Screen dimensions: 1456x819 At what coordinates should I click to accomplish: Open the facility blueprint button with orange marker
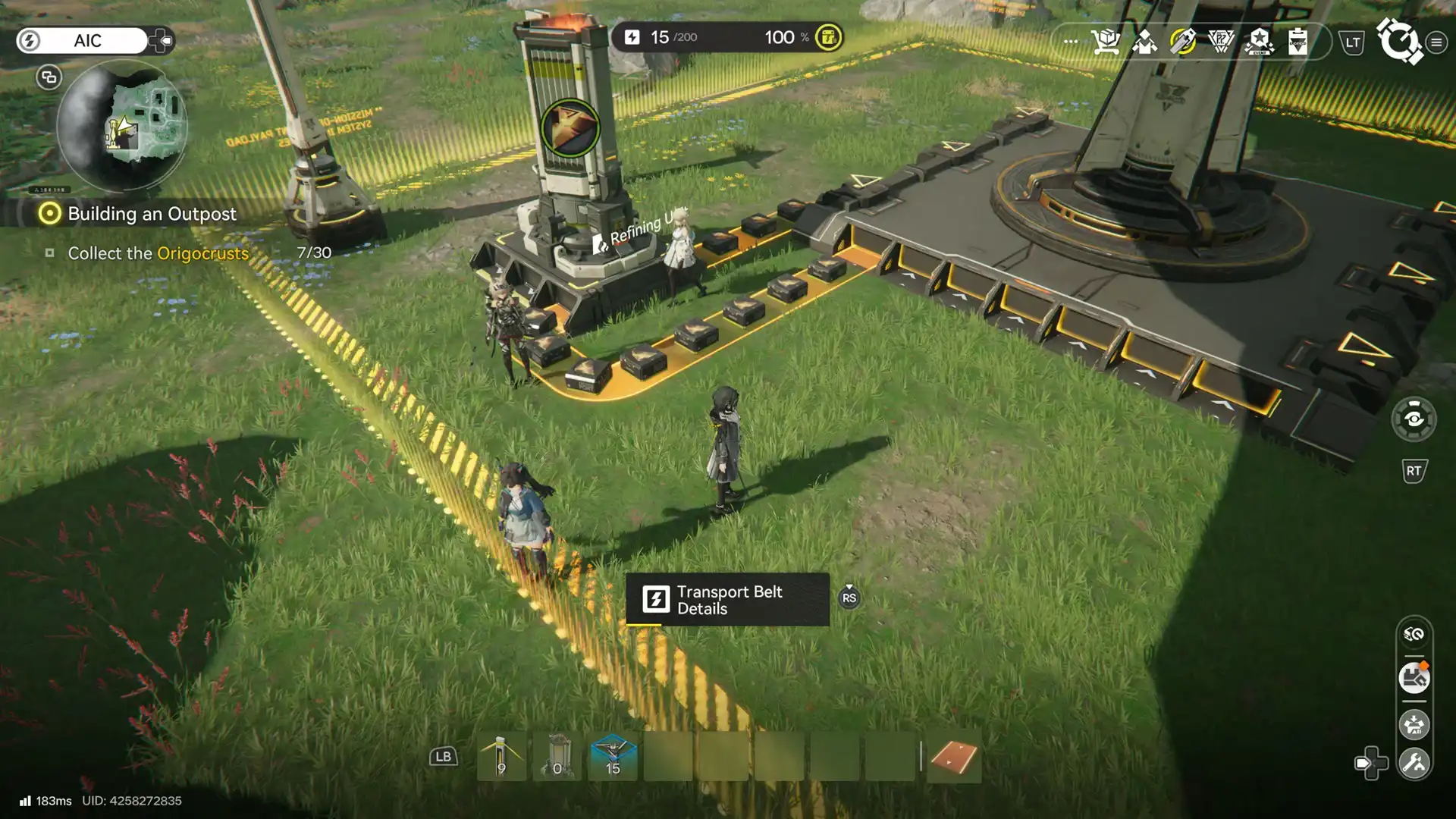(x=1414, y=678)
